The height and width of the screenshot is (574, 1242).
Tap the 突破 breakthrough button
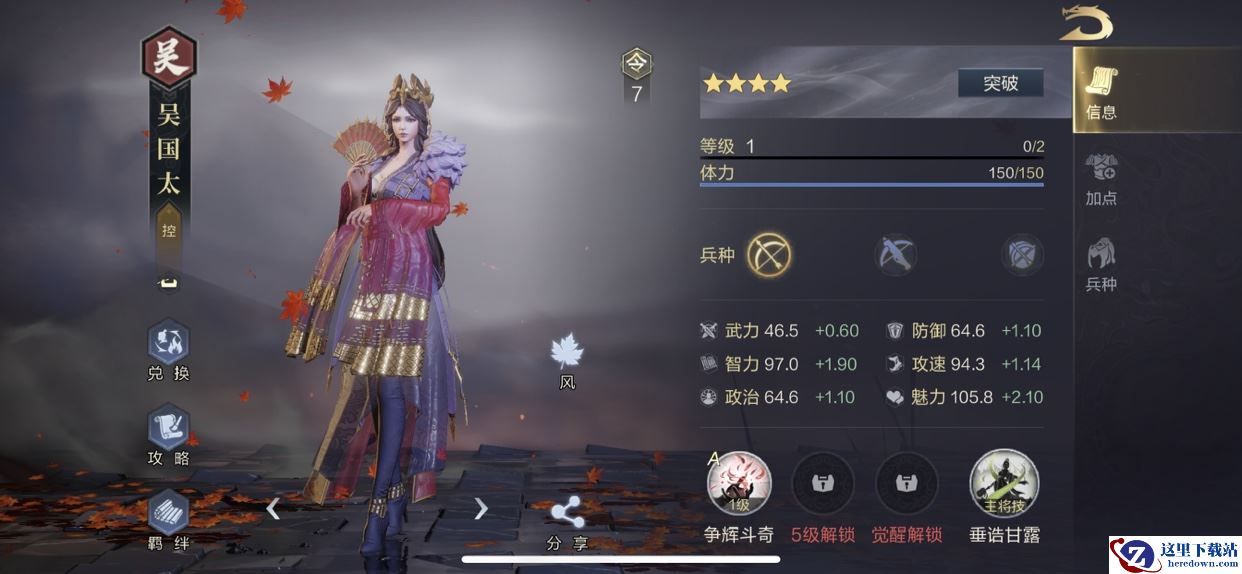(1000, 83)
